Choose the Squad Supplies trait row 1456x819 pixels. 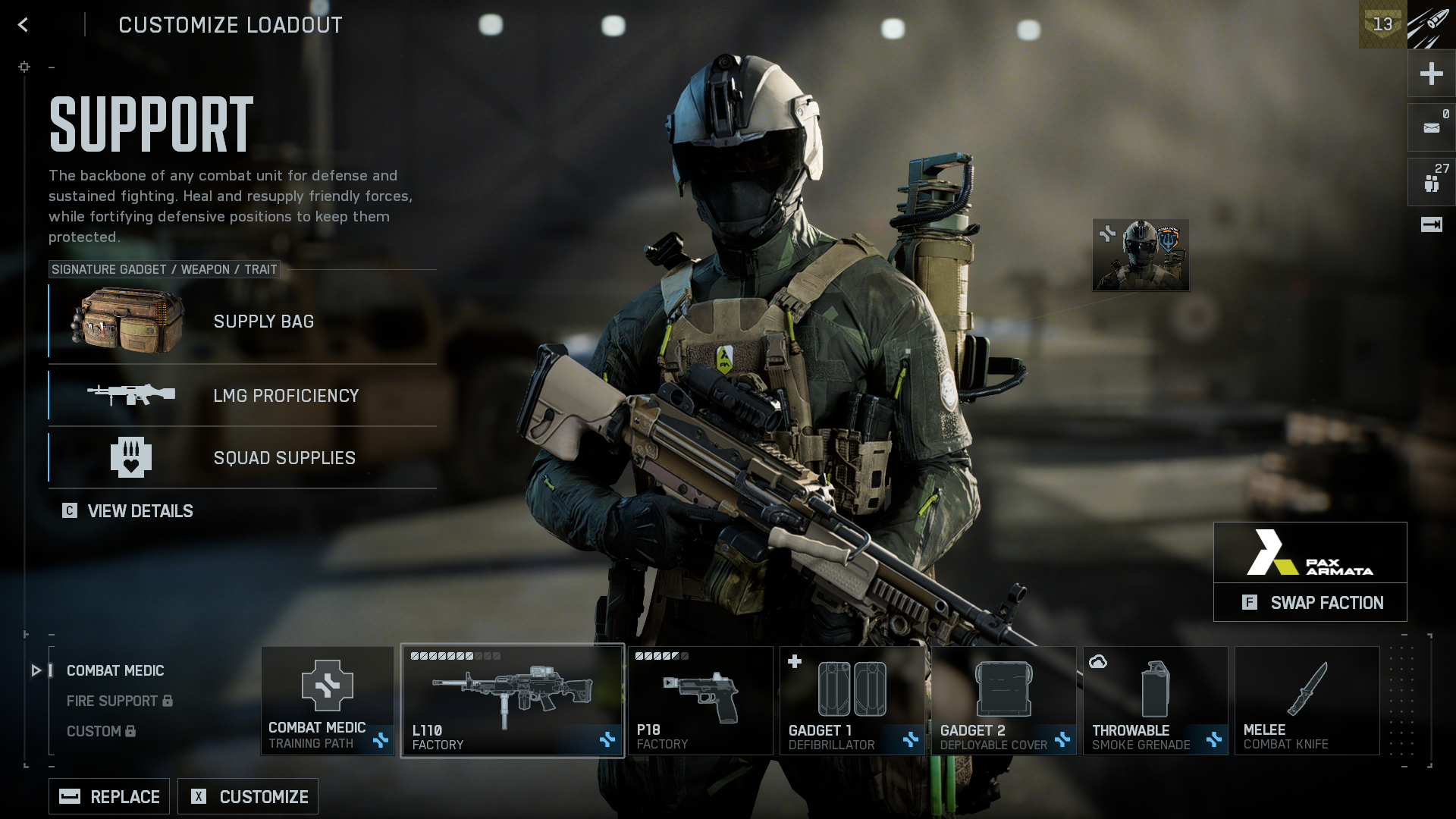coord(243,458)
